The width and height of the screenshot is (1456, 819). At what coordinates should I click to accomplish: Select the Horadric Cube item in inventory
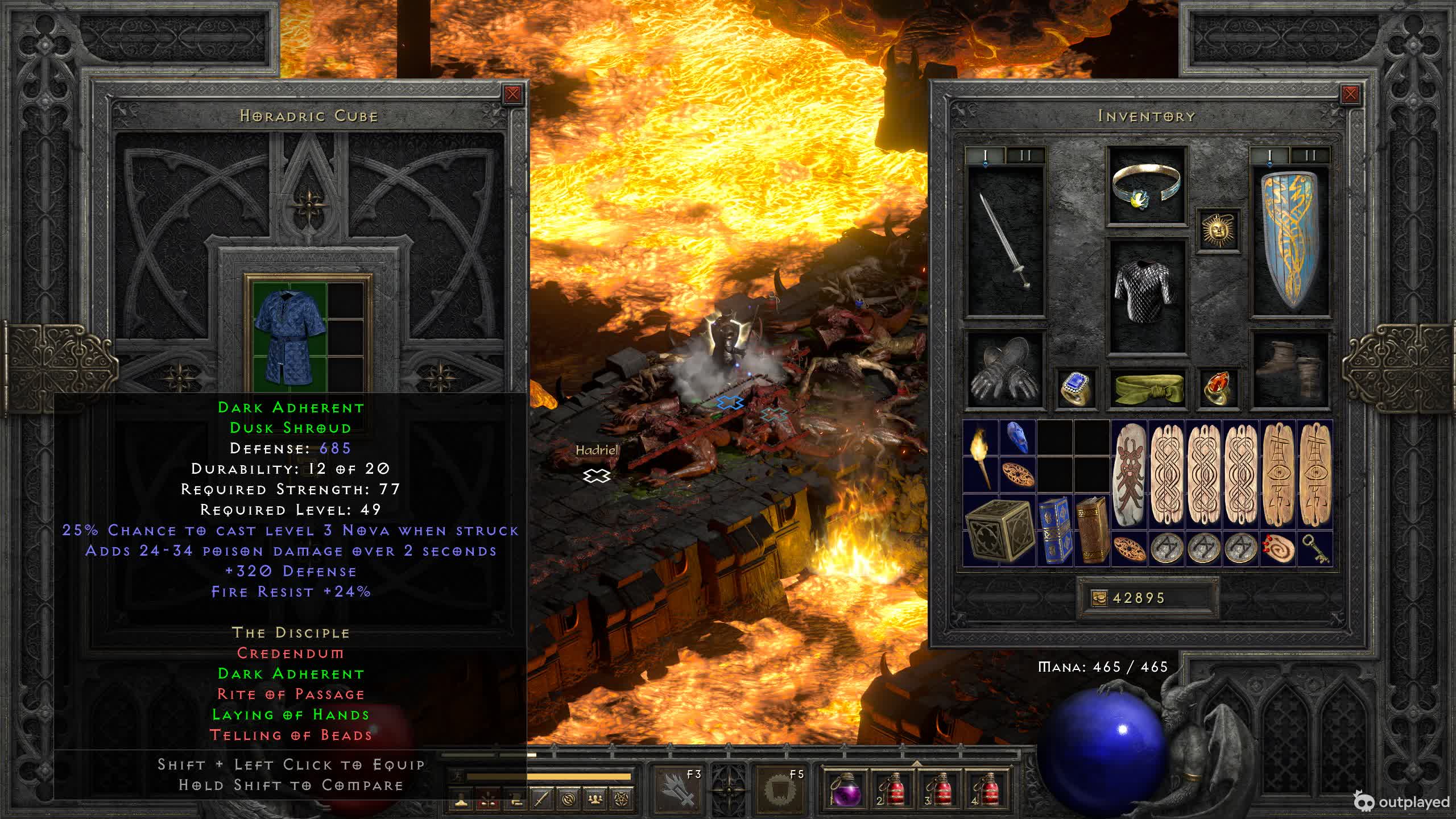click(x=999, y=530)
